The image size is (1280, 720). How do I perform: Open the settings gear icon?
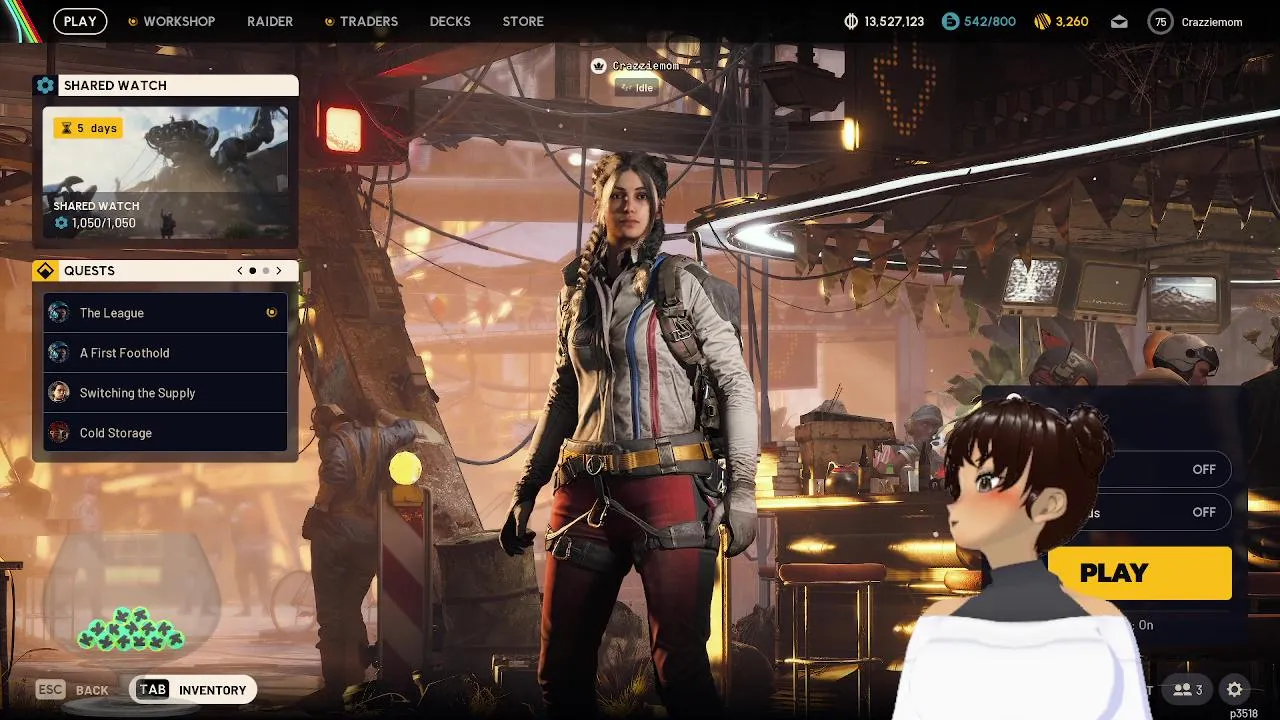point(1234,689)
